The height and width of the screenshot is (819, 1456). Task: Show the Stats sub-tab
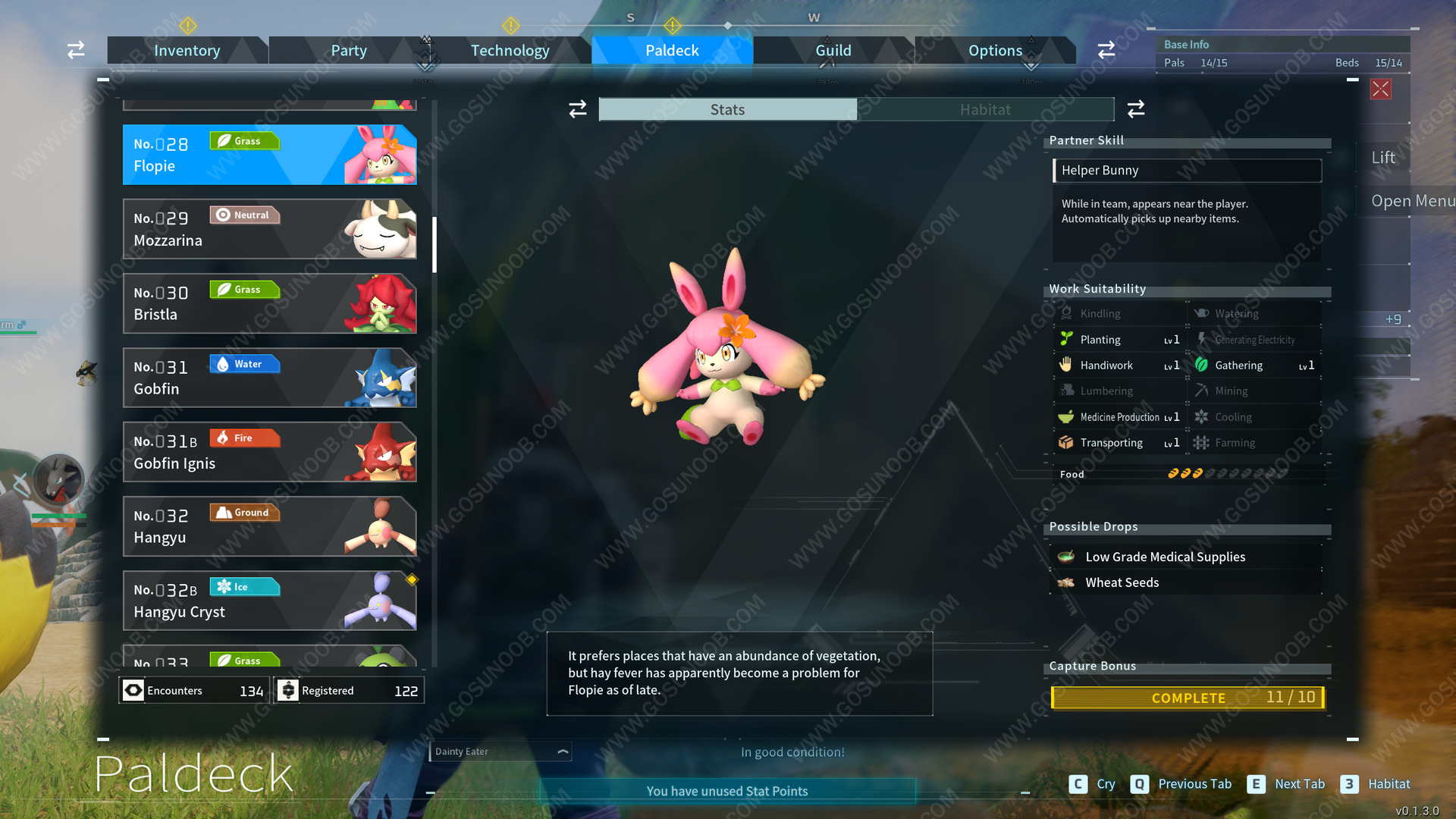[x=727, y=109]
